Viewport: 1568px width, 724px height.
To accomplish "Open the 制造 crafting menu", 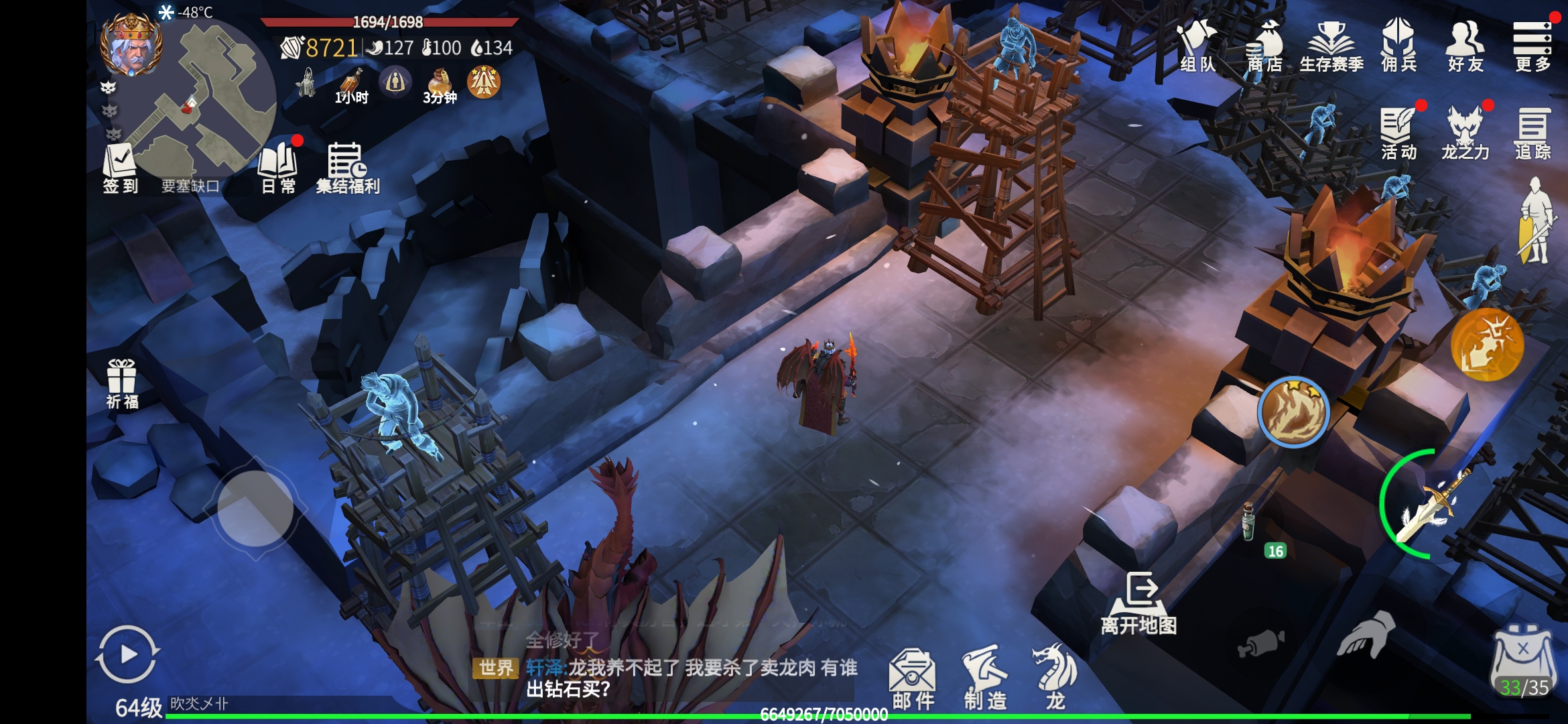I will click(x=985, y=677).
